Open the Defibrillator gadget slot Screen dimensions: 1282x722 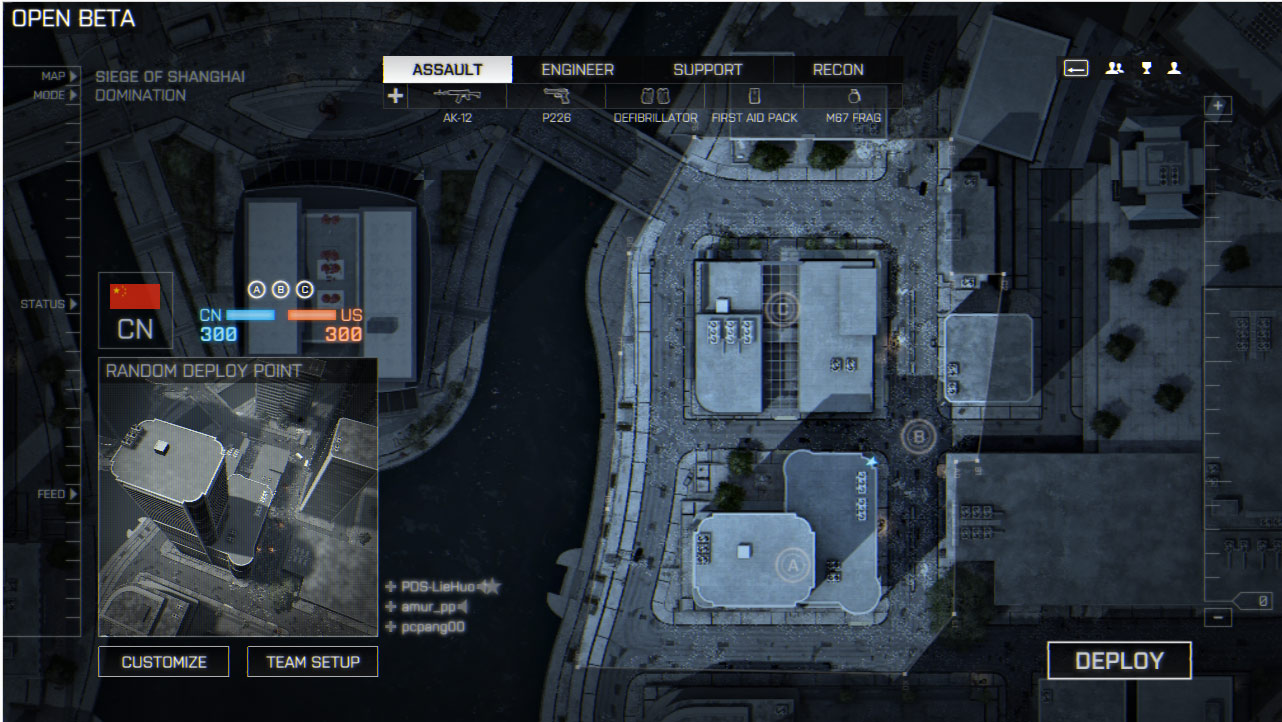(x=655, y=97)
